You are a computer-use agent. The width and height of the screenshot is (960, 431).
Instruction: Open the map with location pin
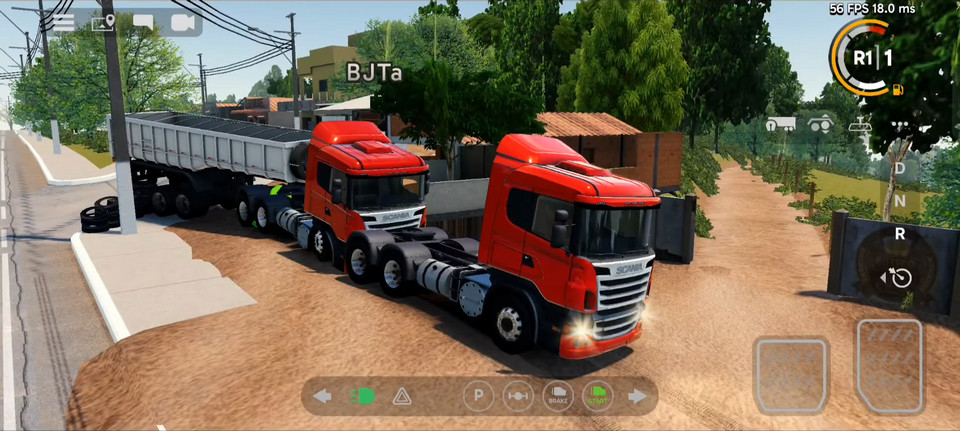[x=103, y=22]
